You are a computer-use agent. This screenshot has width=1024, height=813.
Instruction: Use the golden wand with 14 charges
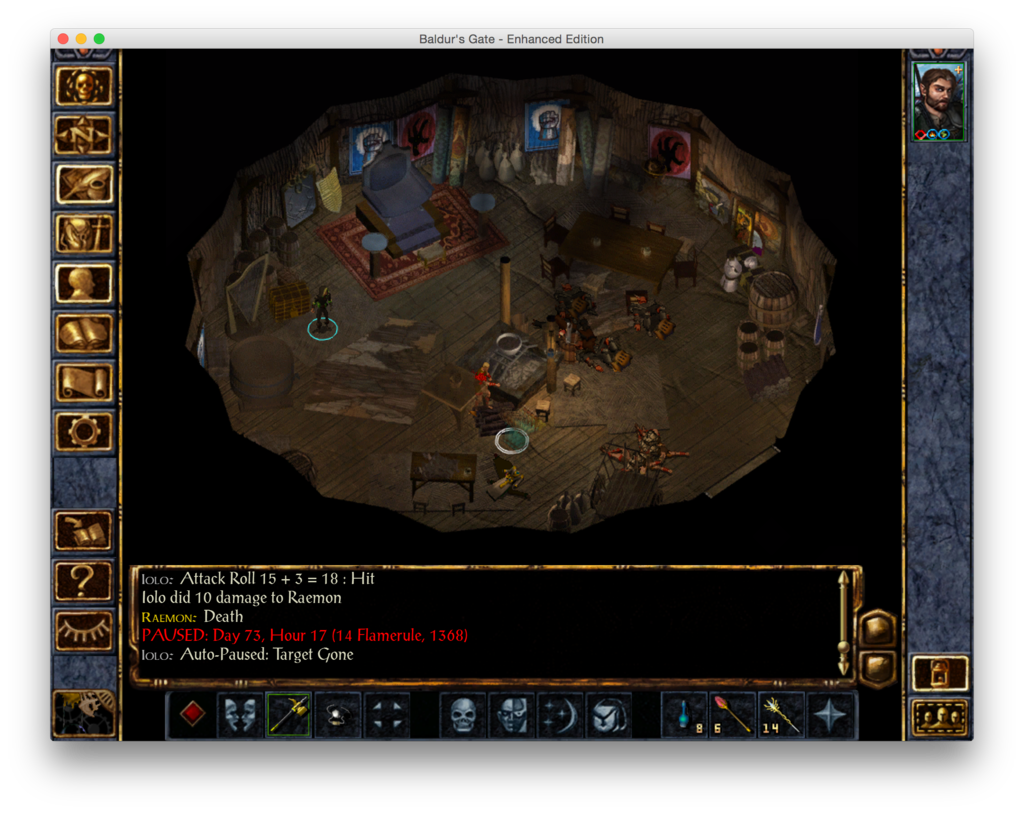point(782,714)
